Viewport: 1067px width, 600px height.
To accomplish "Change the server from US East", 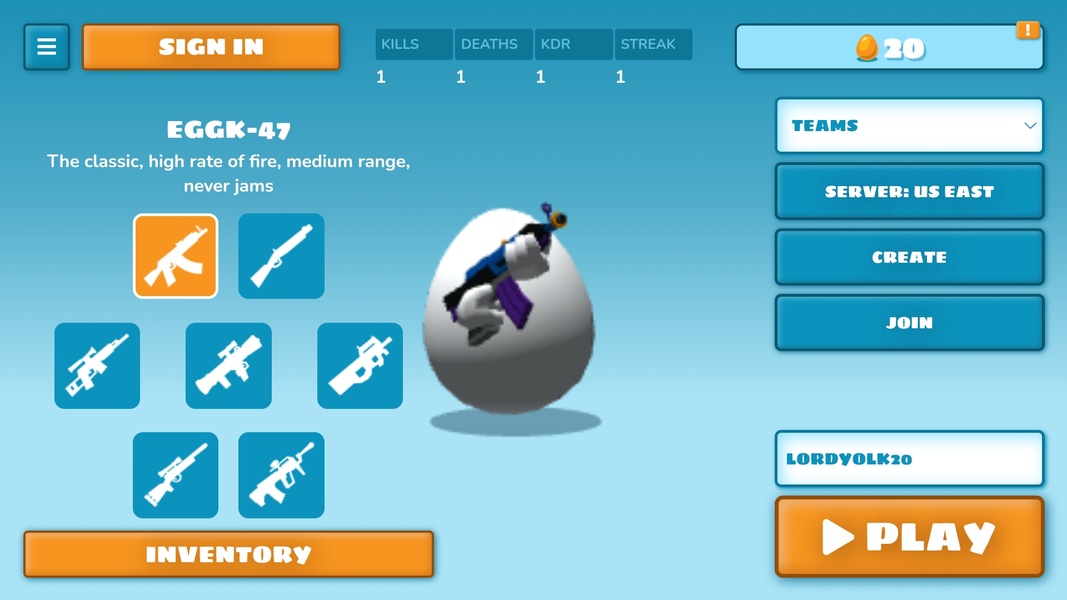I will coord(909,191).
